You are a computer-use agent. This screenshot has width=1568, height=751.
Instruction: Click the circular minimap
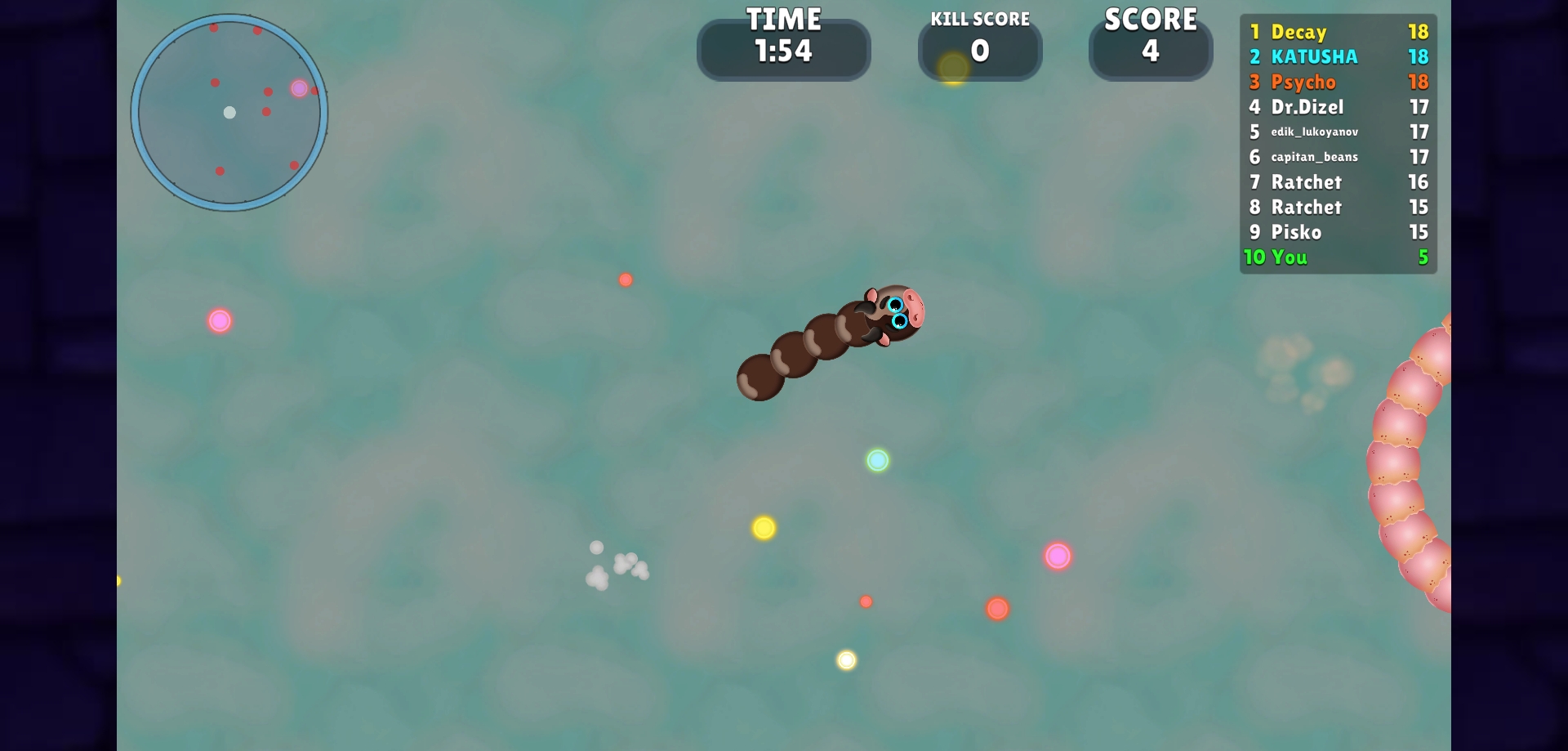pos(229,113)
